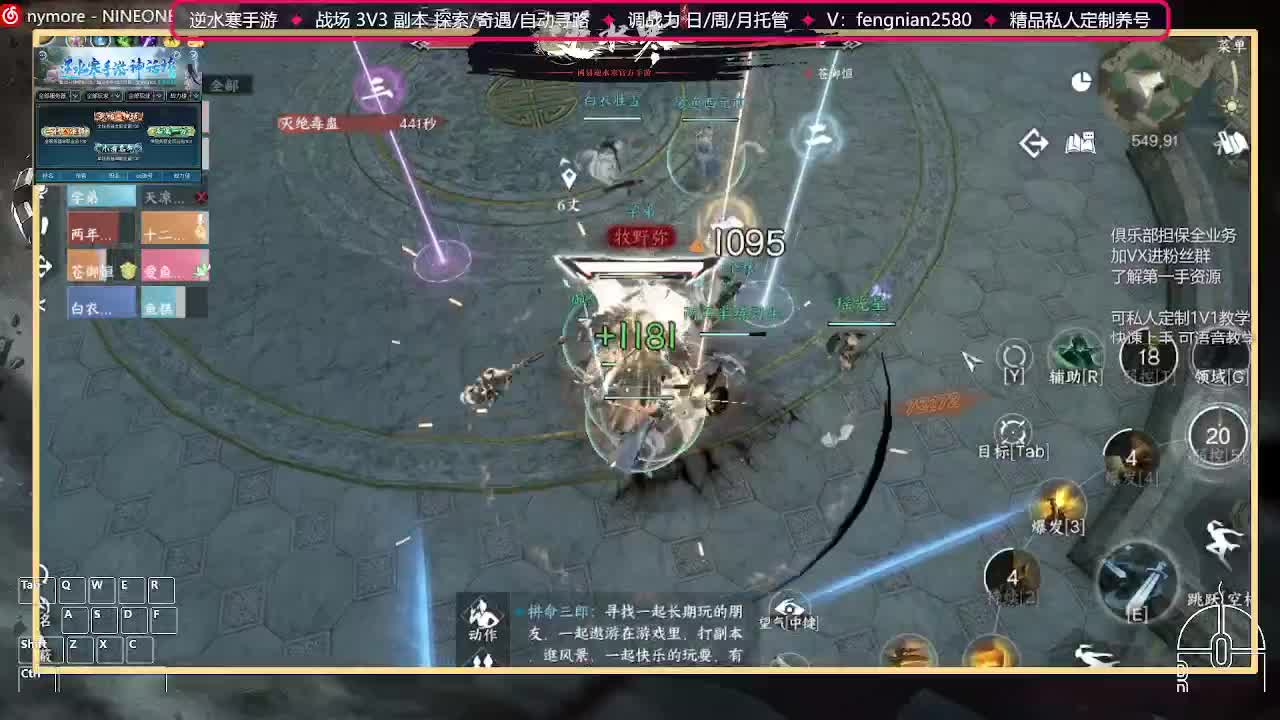The height and width of the screenshot is (720, 1280).
Task: Click the 549.91 currency display
Action: [x=1154, y=140]
